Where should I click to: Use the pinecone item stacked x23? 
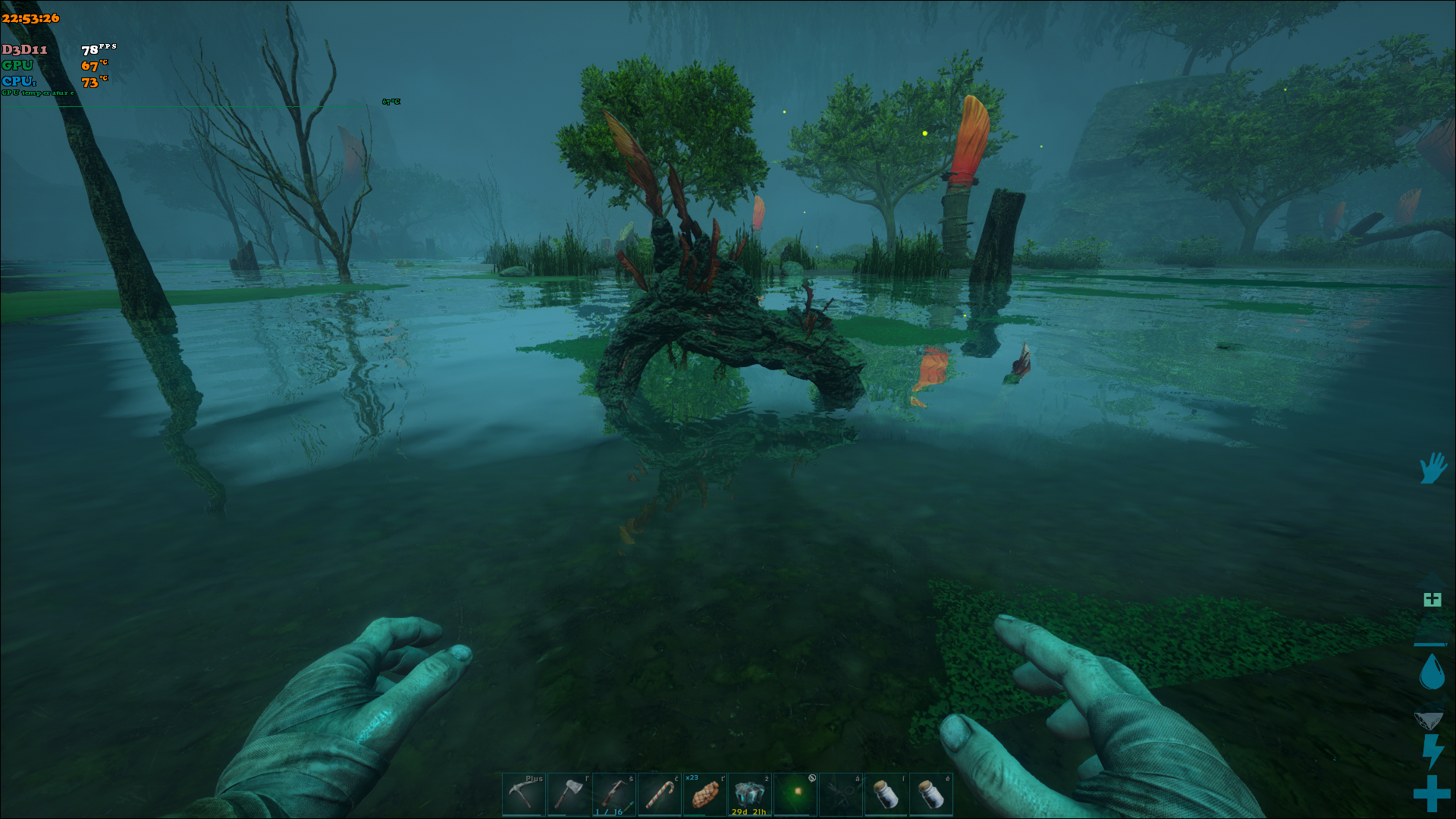[x=705, y=794]
